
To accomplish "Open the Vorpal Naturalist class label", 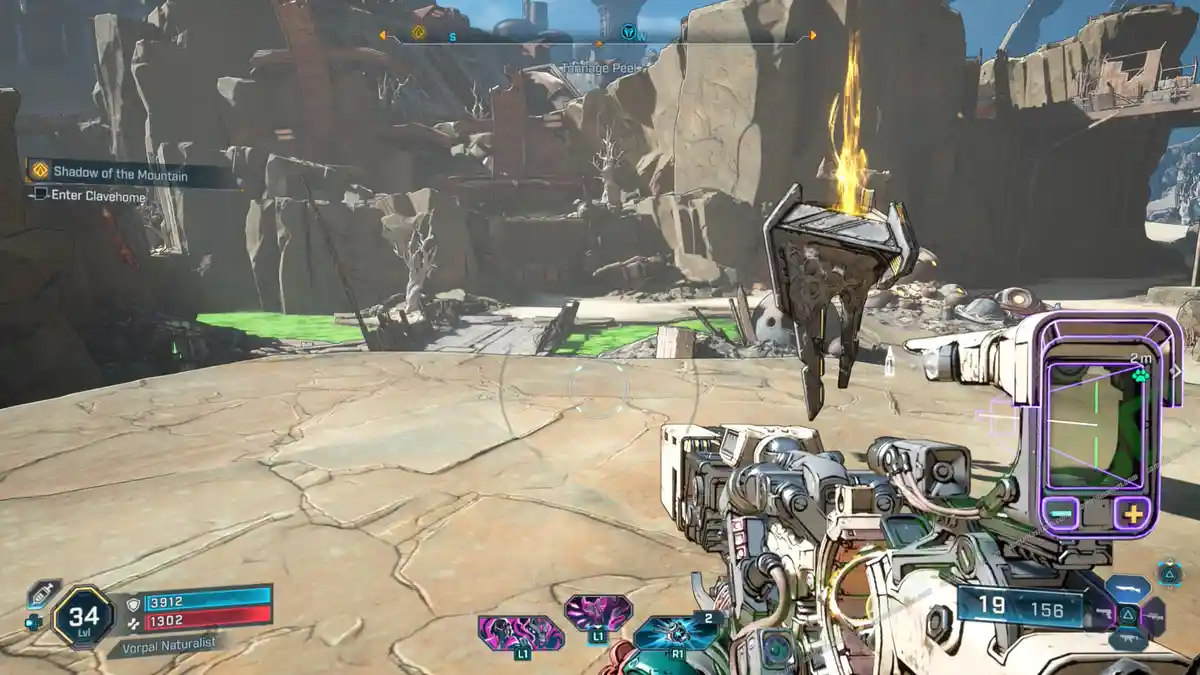I will click(164, 644).
